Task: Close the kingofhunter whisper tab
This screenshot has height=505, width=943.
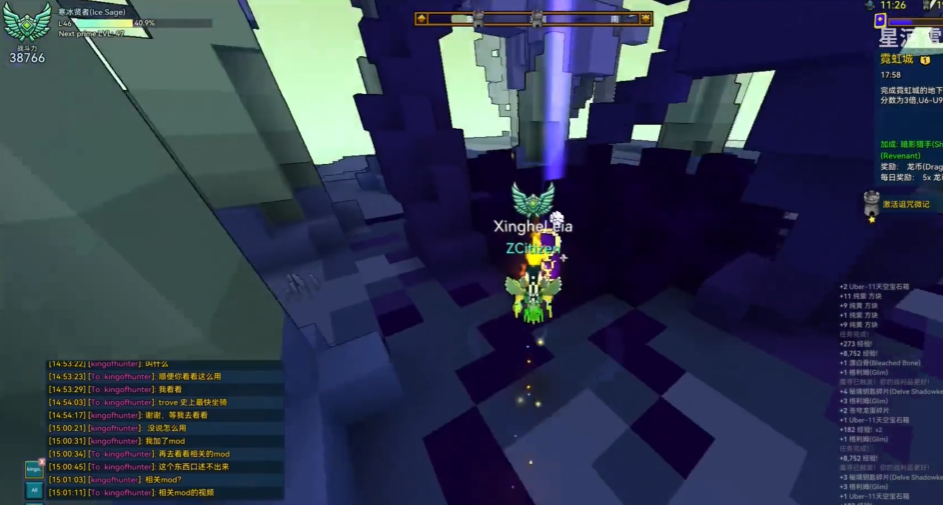Action: [x=42, y=461]
